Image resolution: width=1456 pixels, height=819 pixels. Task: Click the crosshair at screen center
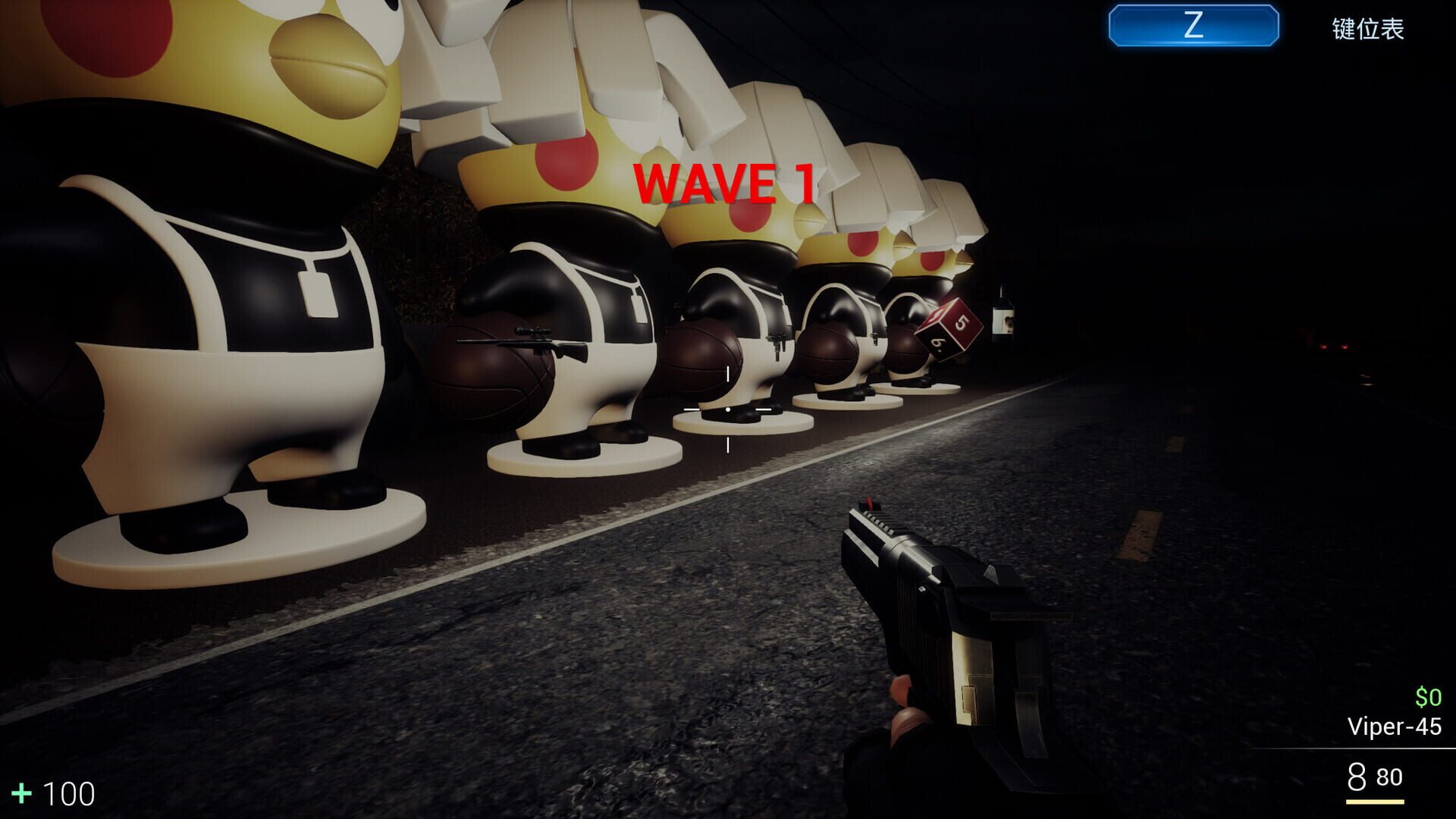click(x=728, y=409)
